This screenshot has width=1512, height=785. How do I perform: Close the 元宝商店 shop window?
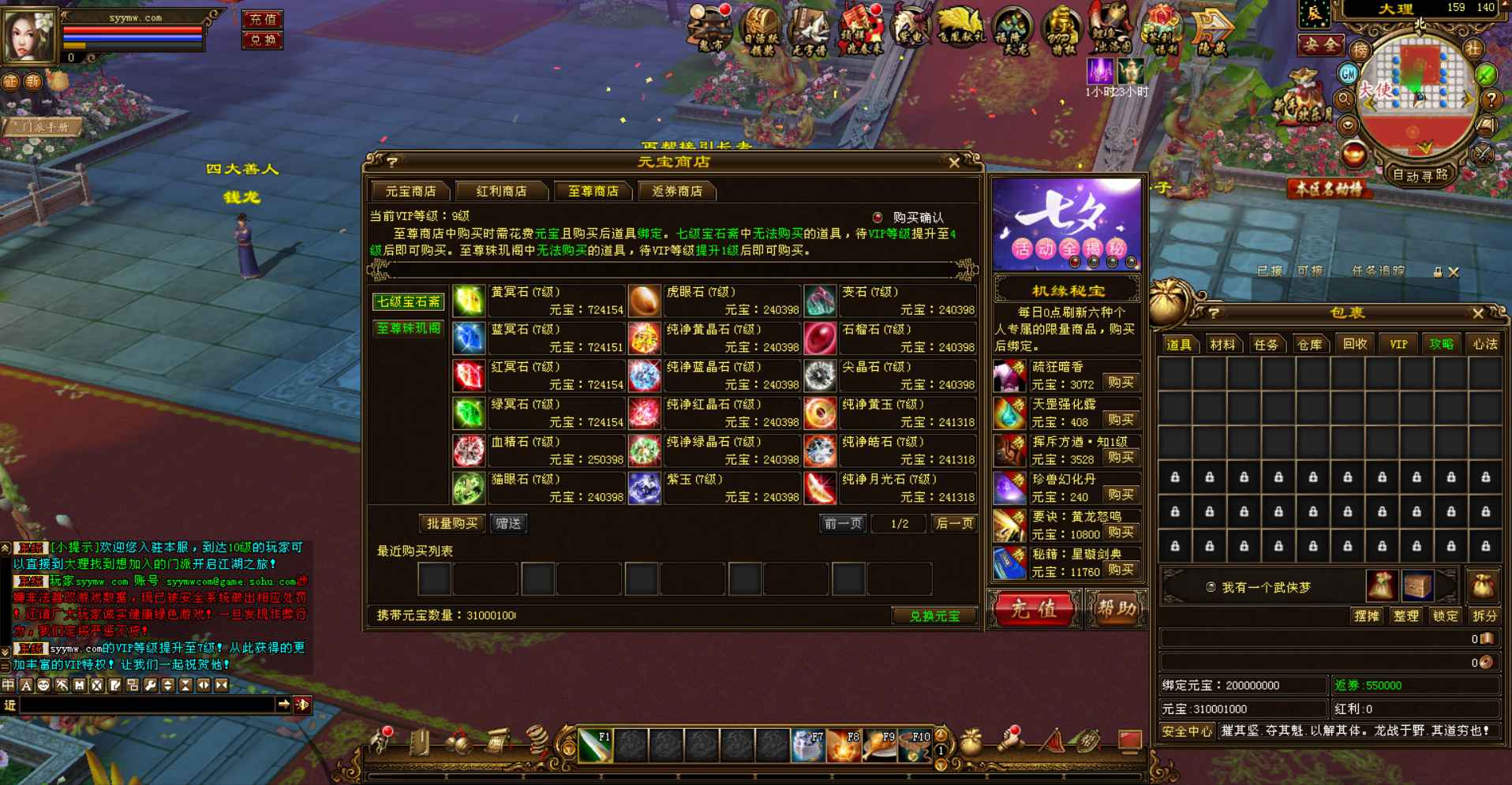click(954, 163)
